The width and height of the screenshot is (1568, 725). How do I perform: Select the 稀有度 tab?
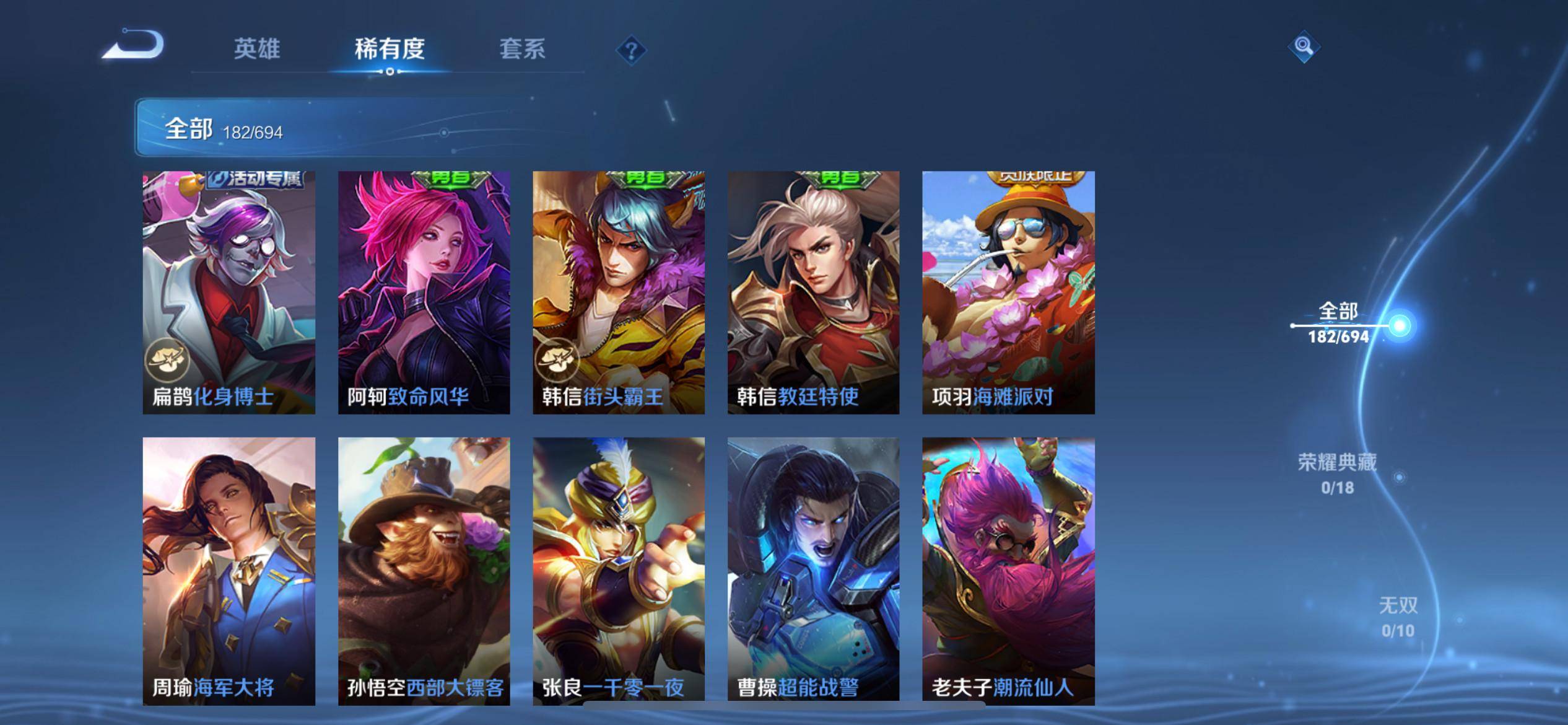point(390,49)
